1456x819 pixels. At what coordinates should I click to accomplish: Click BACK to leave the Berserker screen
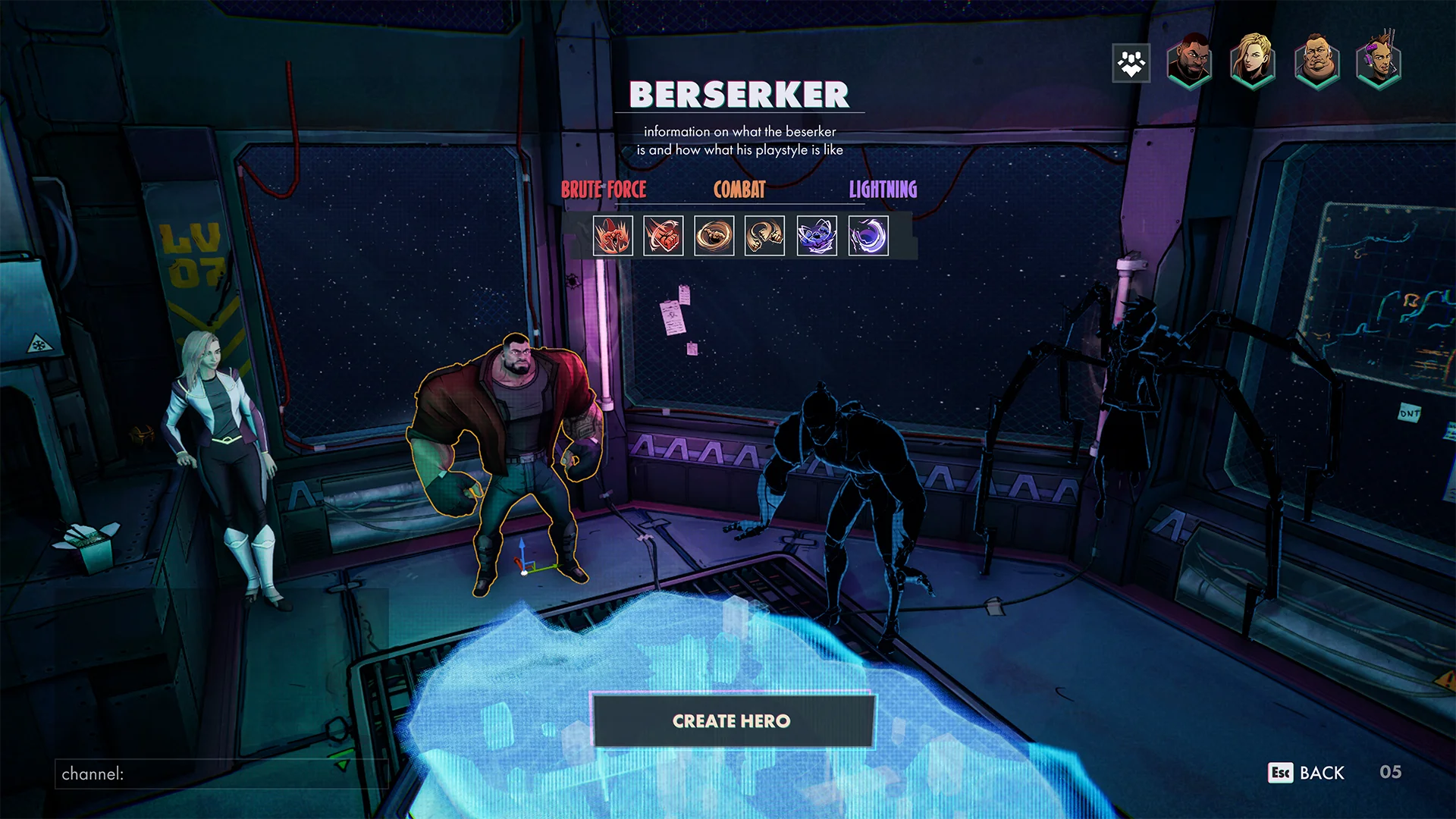[x=1321, y=773]
